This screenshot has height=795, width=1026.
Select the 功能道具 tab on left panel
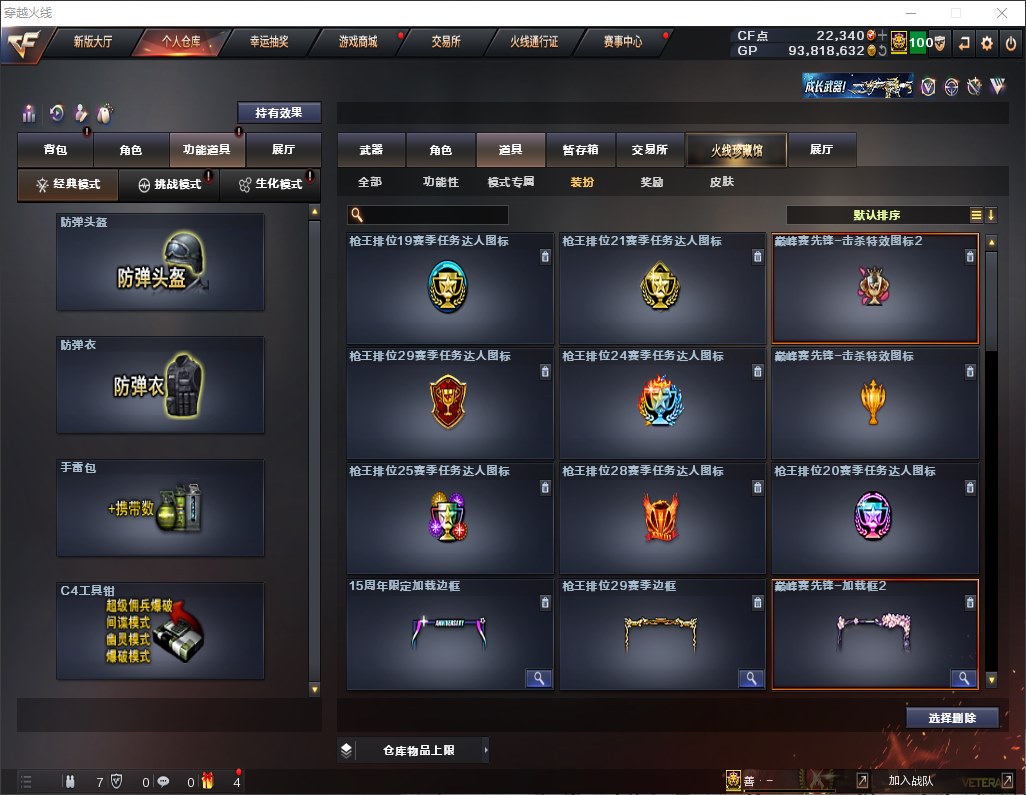click(207, 150)
